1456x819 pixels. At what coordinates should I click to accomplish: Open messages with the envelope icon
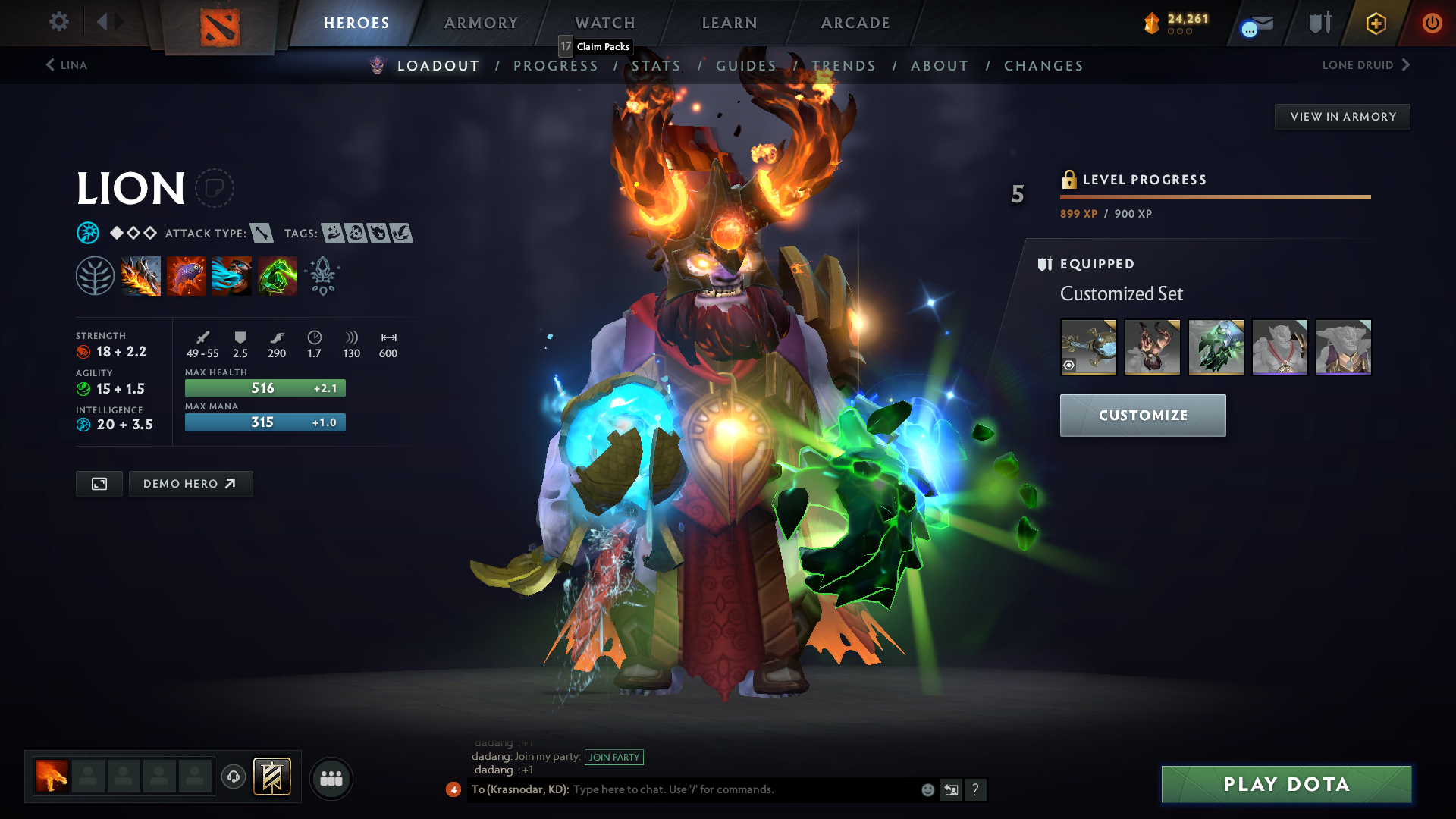click(x=1255, y=23)
